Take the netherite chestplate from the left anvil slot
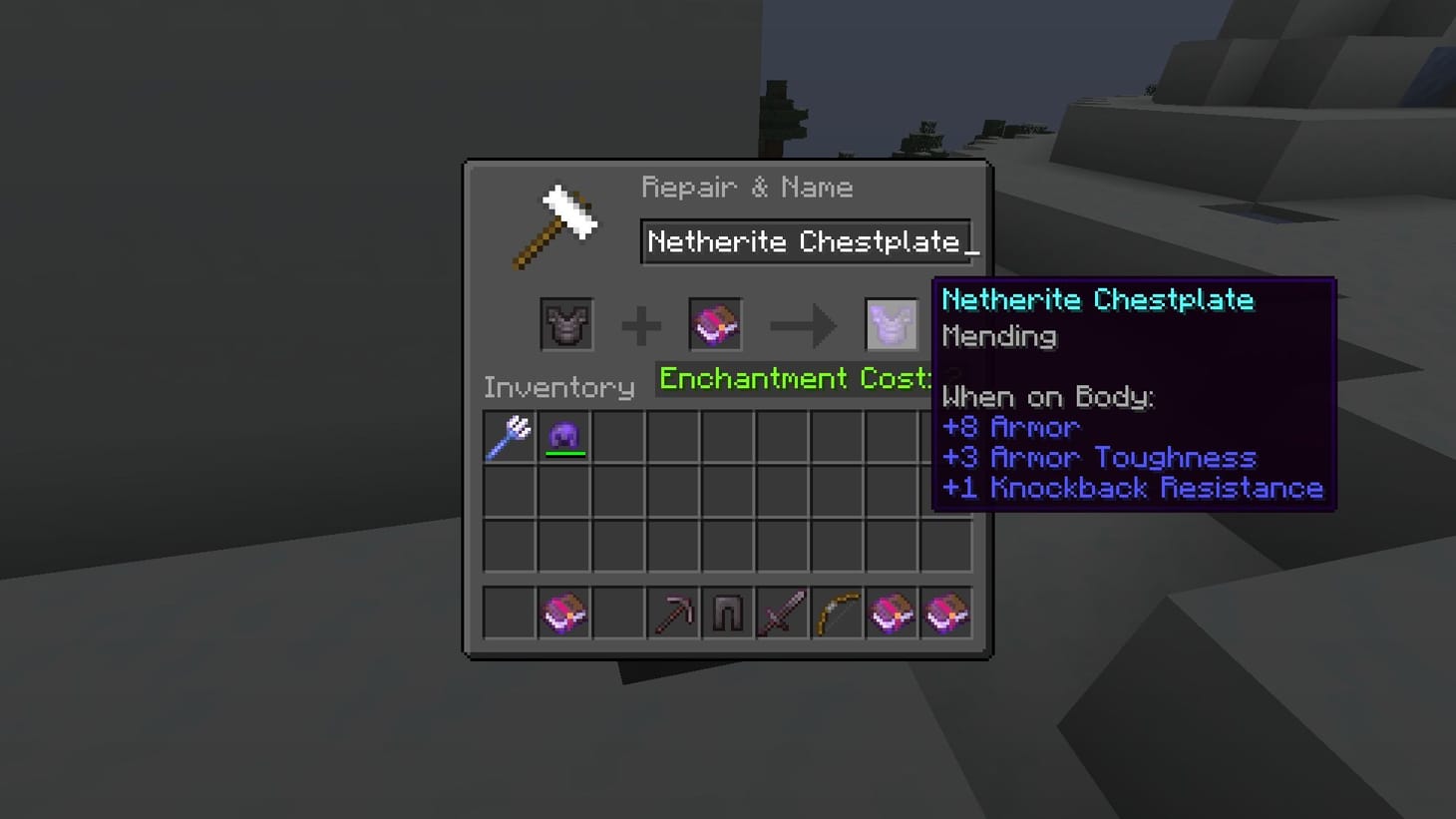Screen dimensions: 1456x819 [x=566, y=324]
